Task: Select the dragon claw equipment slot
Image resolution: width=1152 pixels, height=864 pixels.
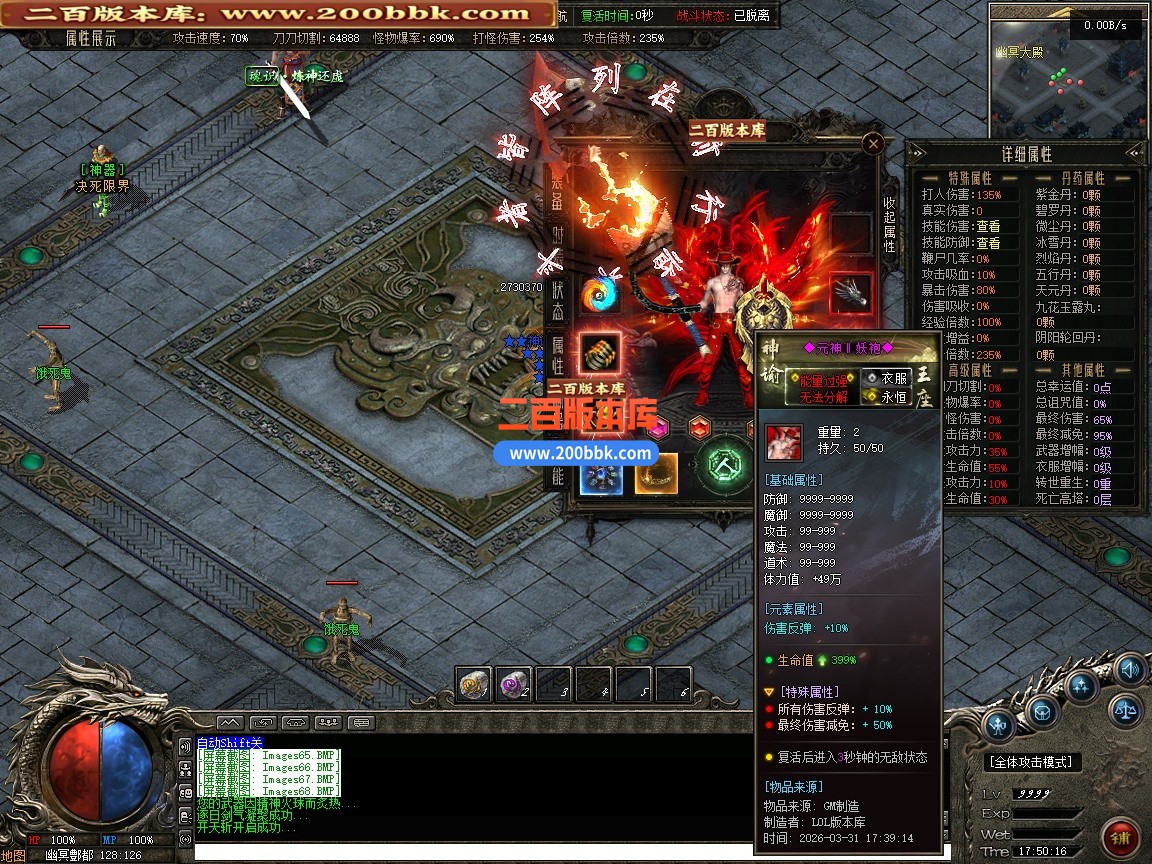Action: coord(851,293)
